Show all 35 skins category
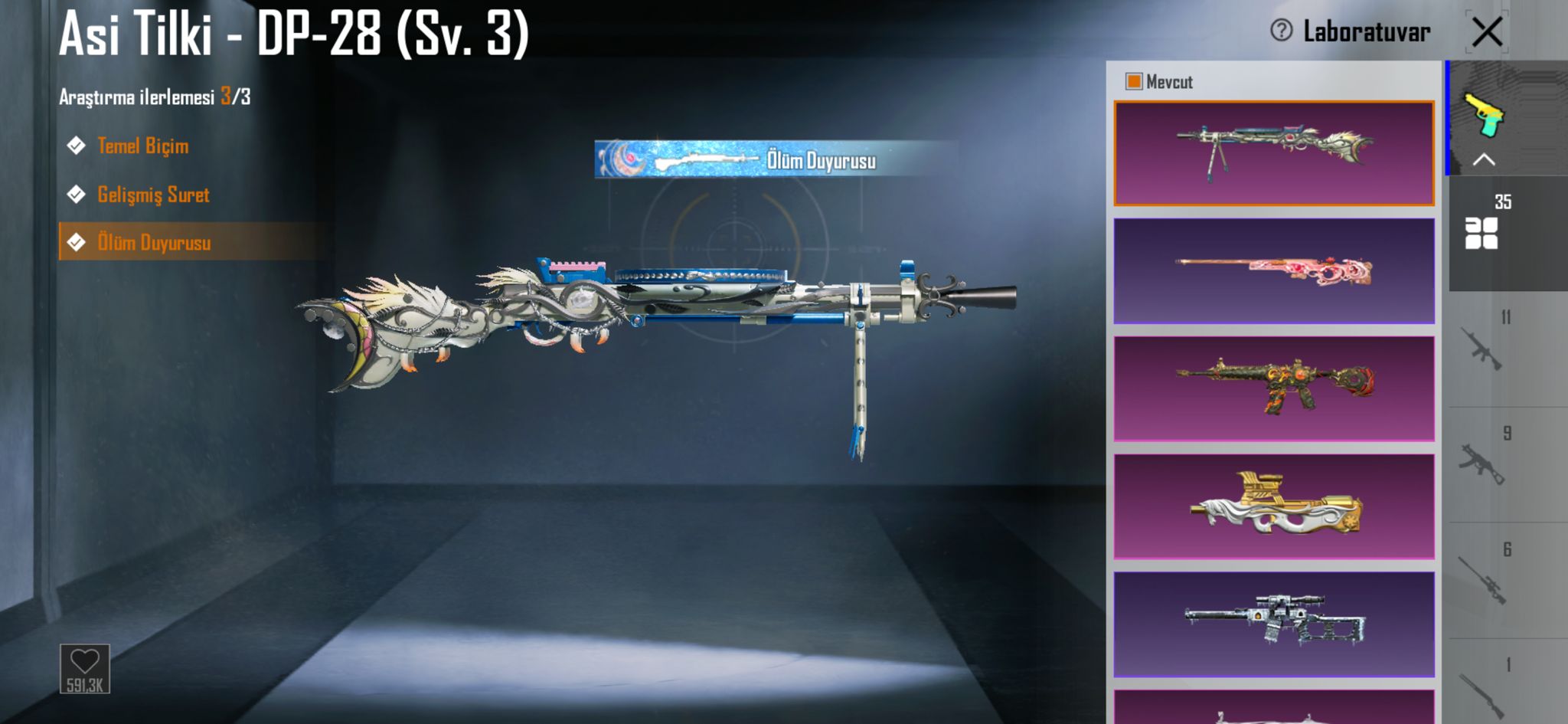 (x=1482, y=231)
